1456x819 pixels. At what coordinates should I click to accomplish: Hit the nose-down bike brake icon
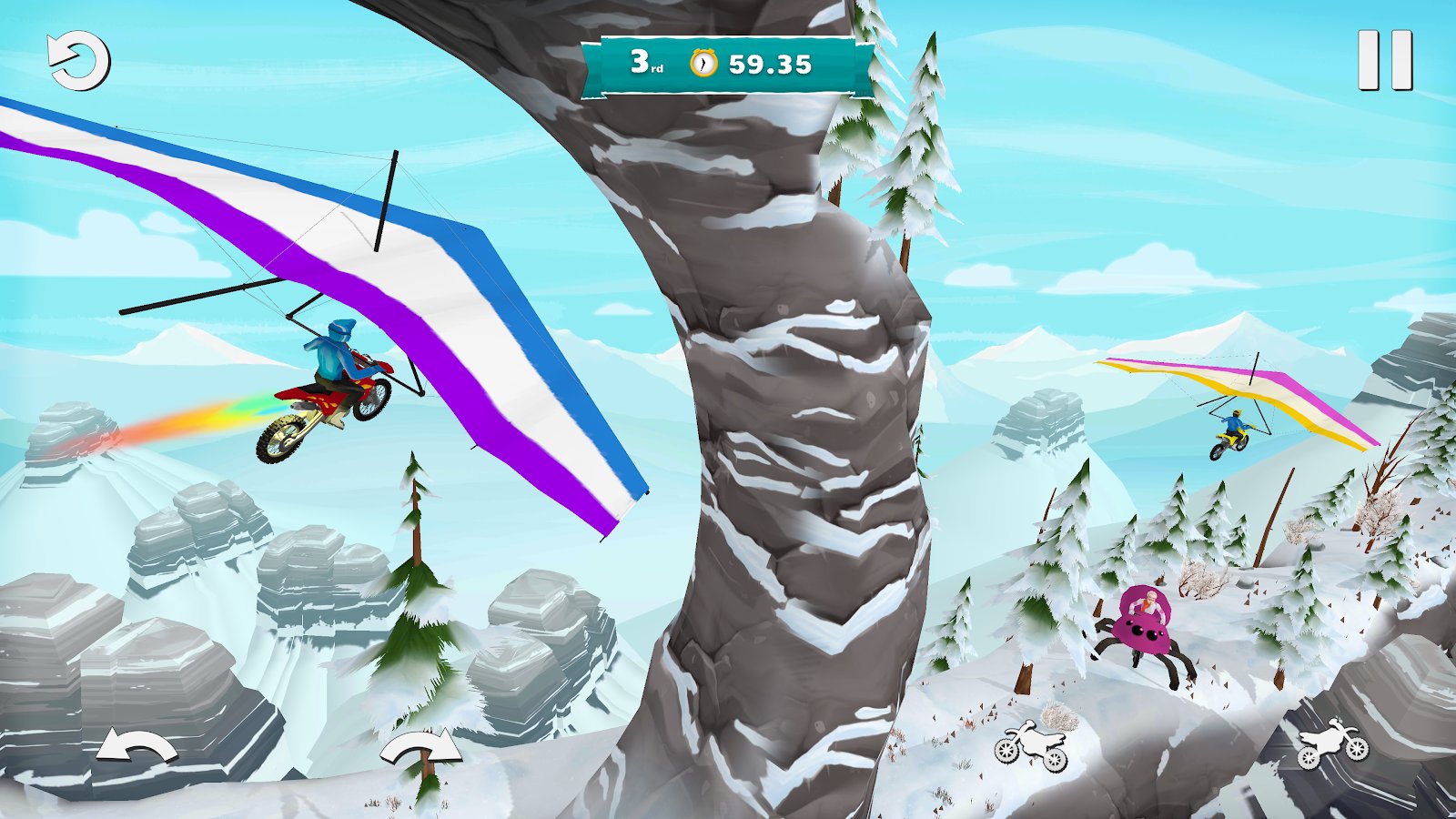click(x=1031, y=746)
